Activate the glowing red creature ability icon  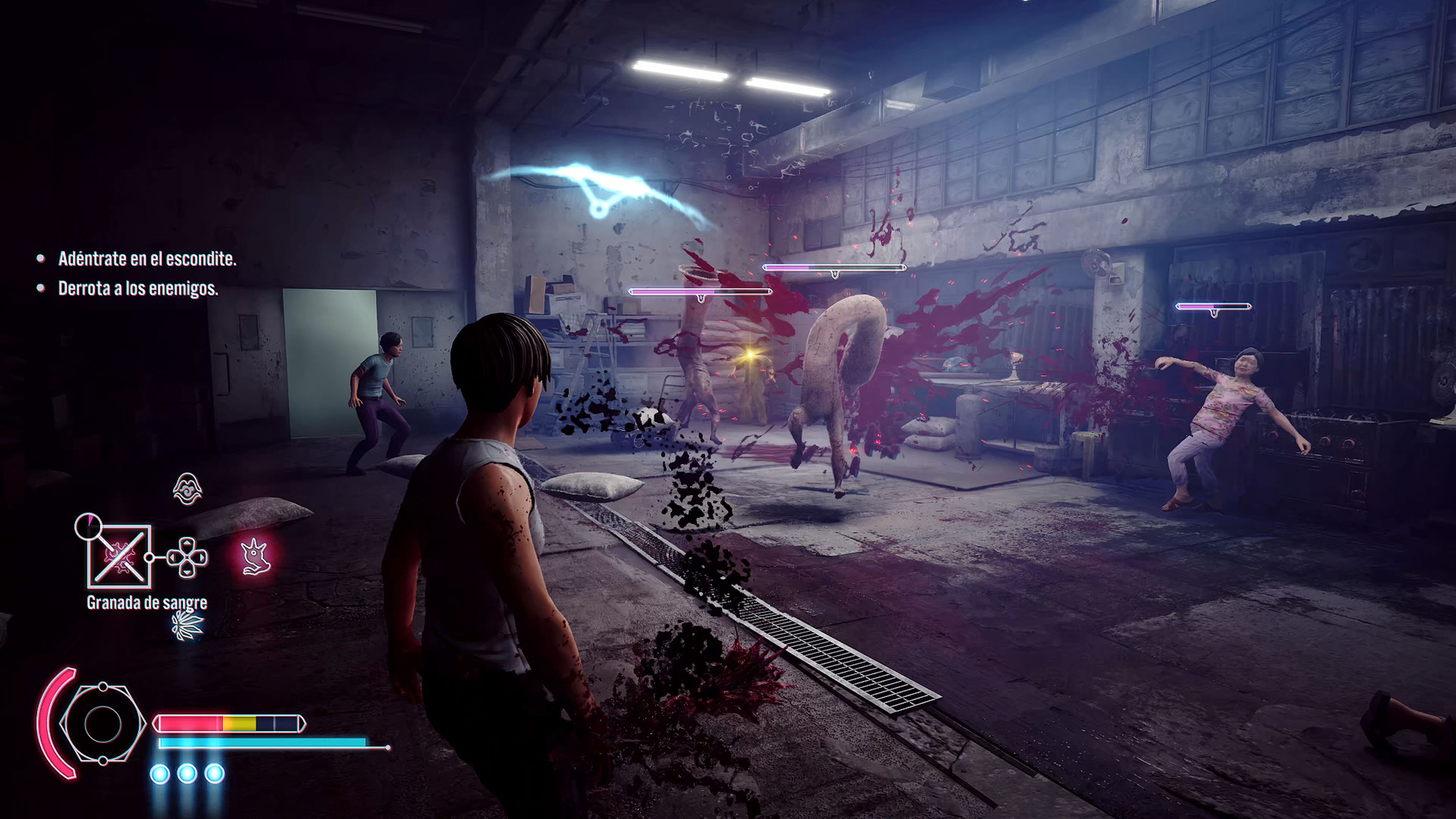pos(256,557)
